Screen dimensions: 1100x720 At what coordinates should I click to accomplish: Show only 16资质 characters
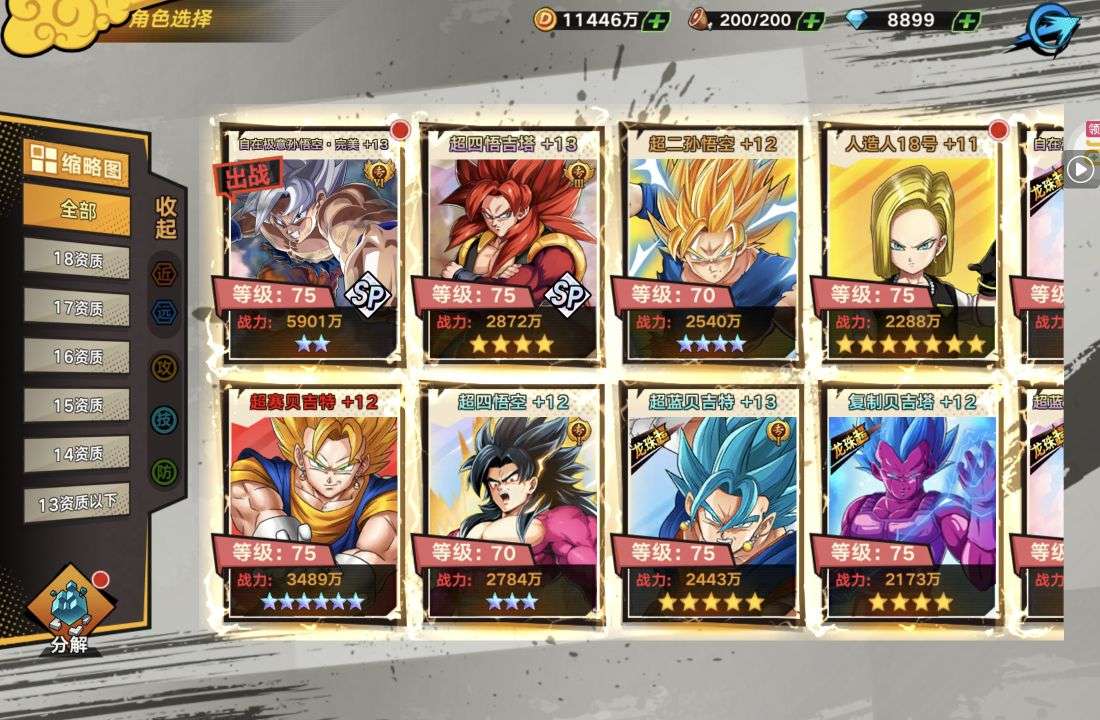pos(77,356)
